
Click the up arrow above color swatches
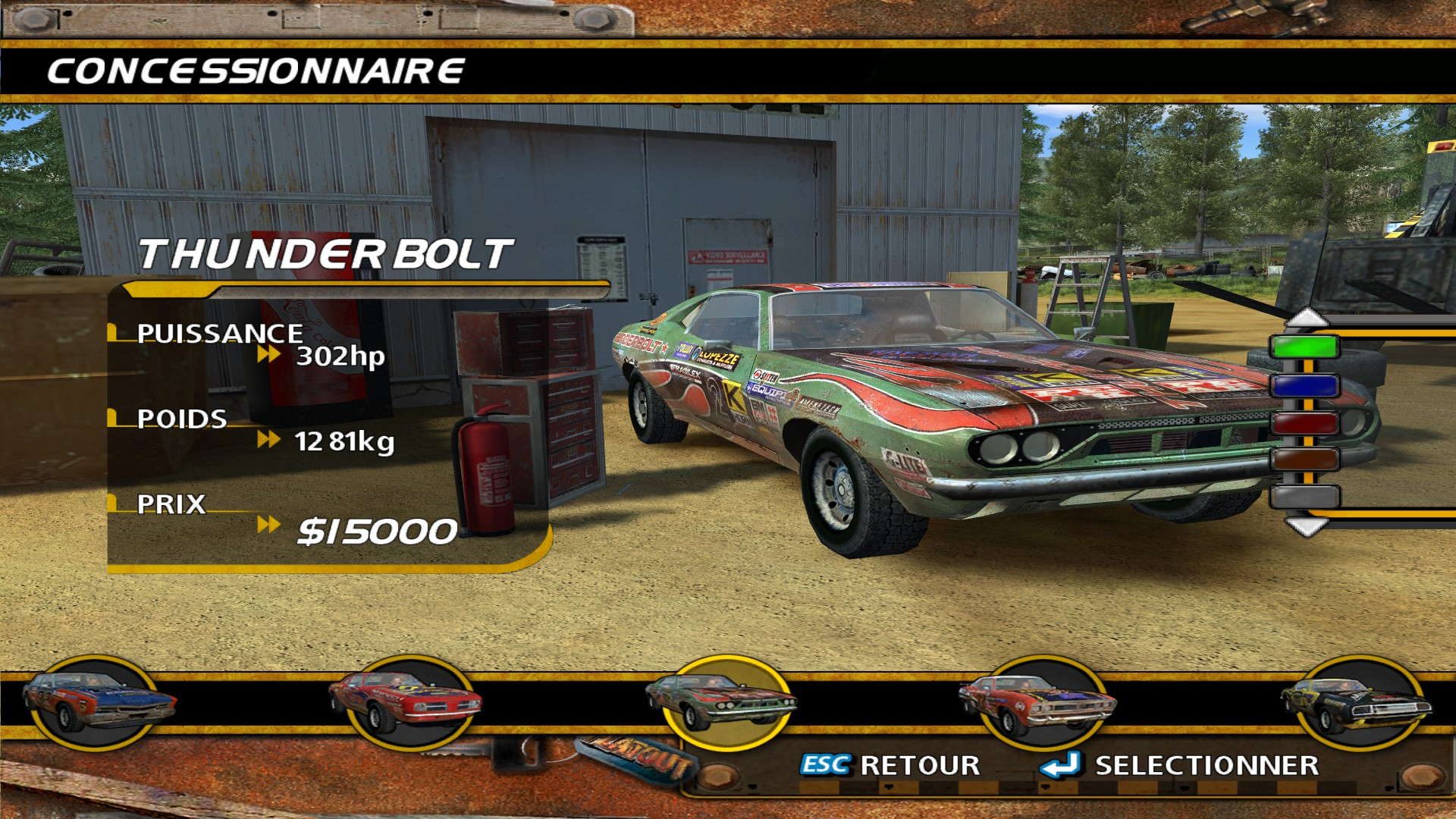tap(1306, 317)
